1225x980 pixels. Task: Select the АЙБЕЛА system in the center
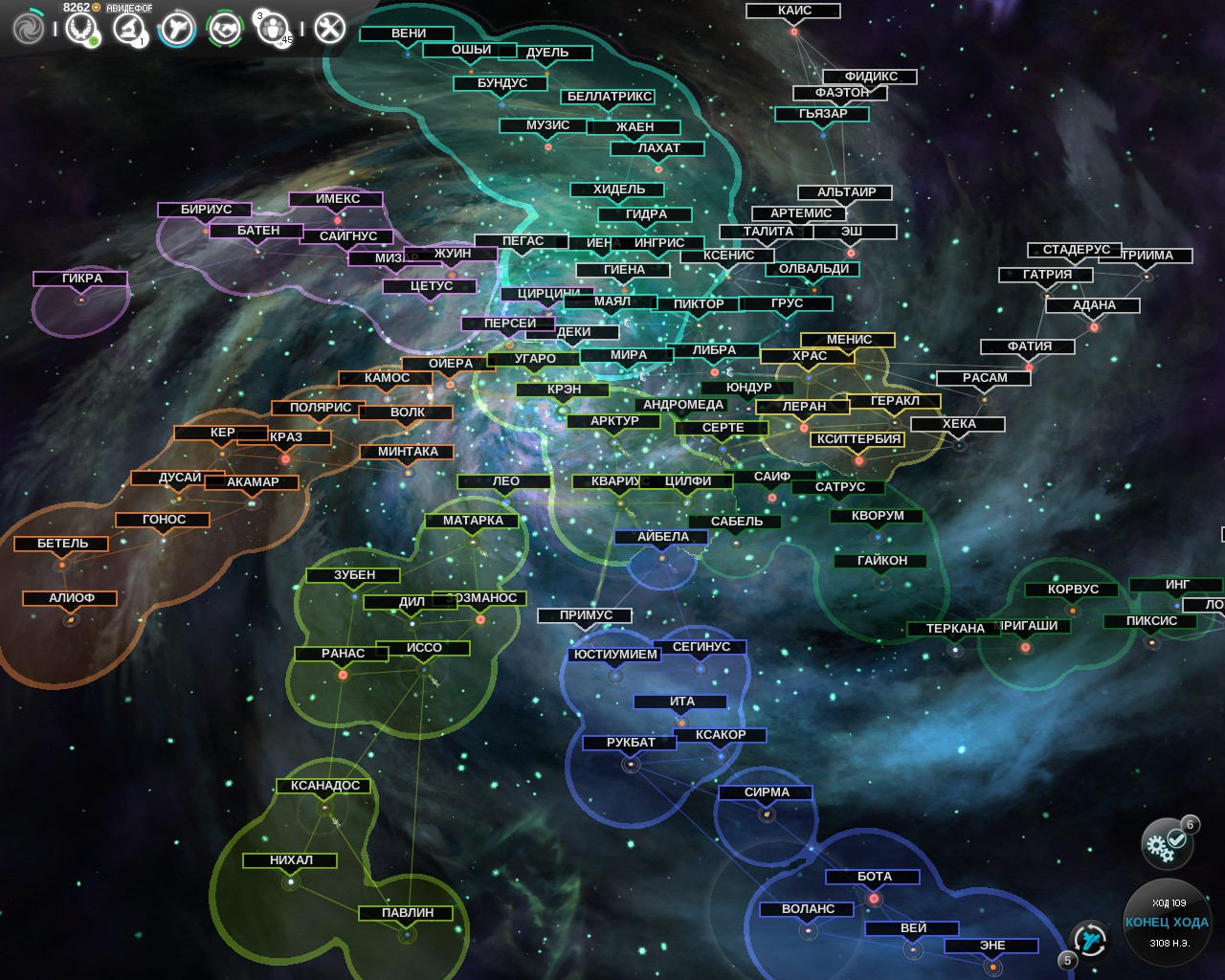[662, 537]
